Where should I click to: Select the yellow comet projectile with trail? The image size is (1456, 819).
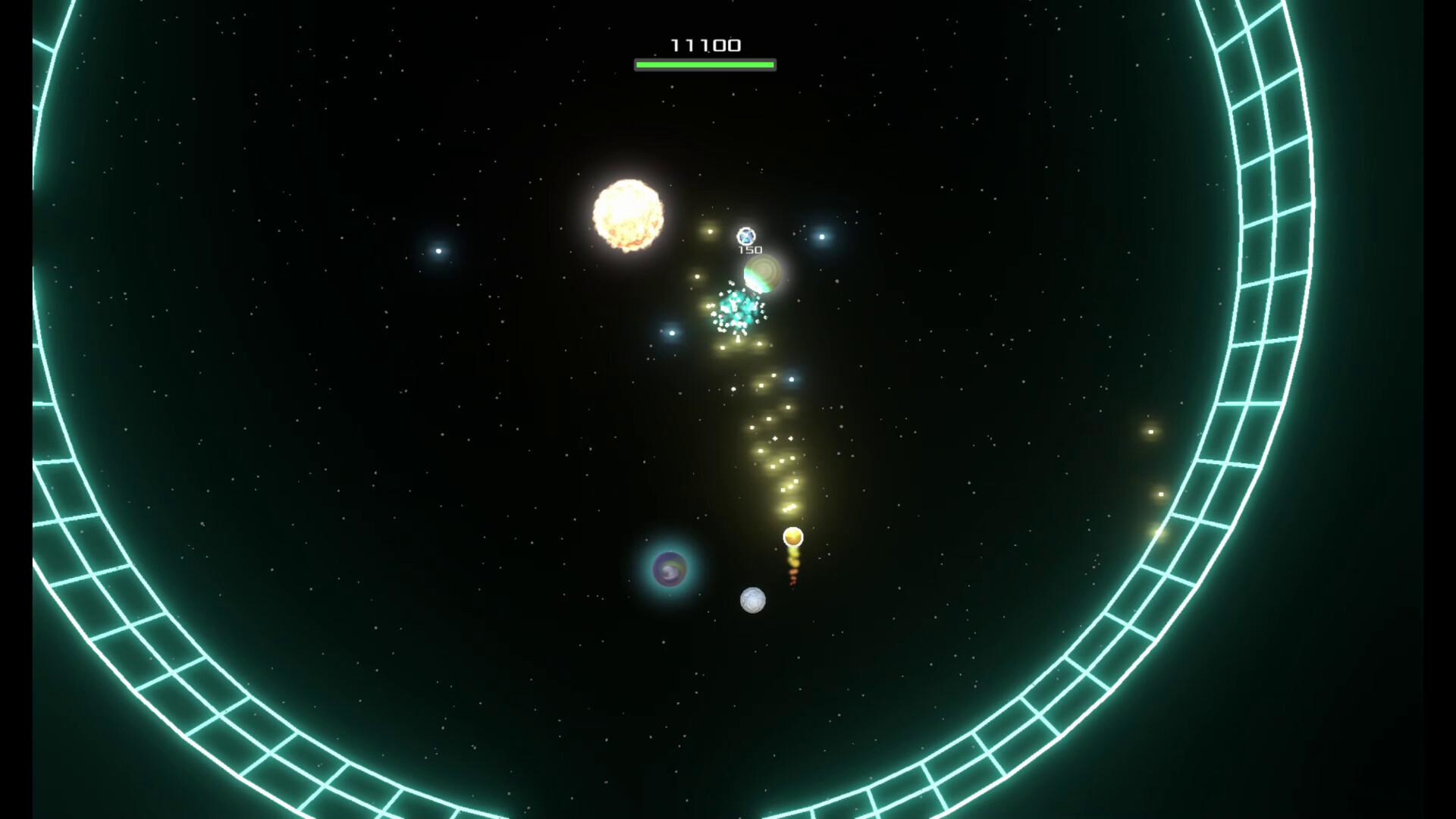pos(792,536)
